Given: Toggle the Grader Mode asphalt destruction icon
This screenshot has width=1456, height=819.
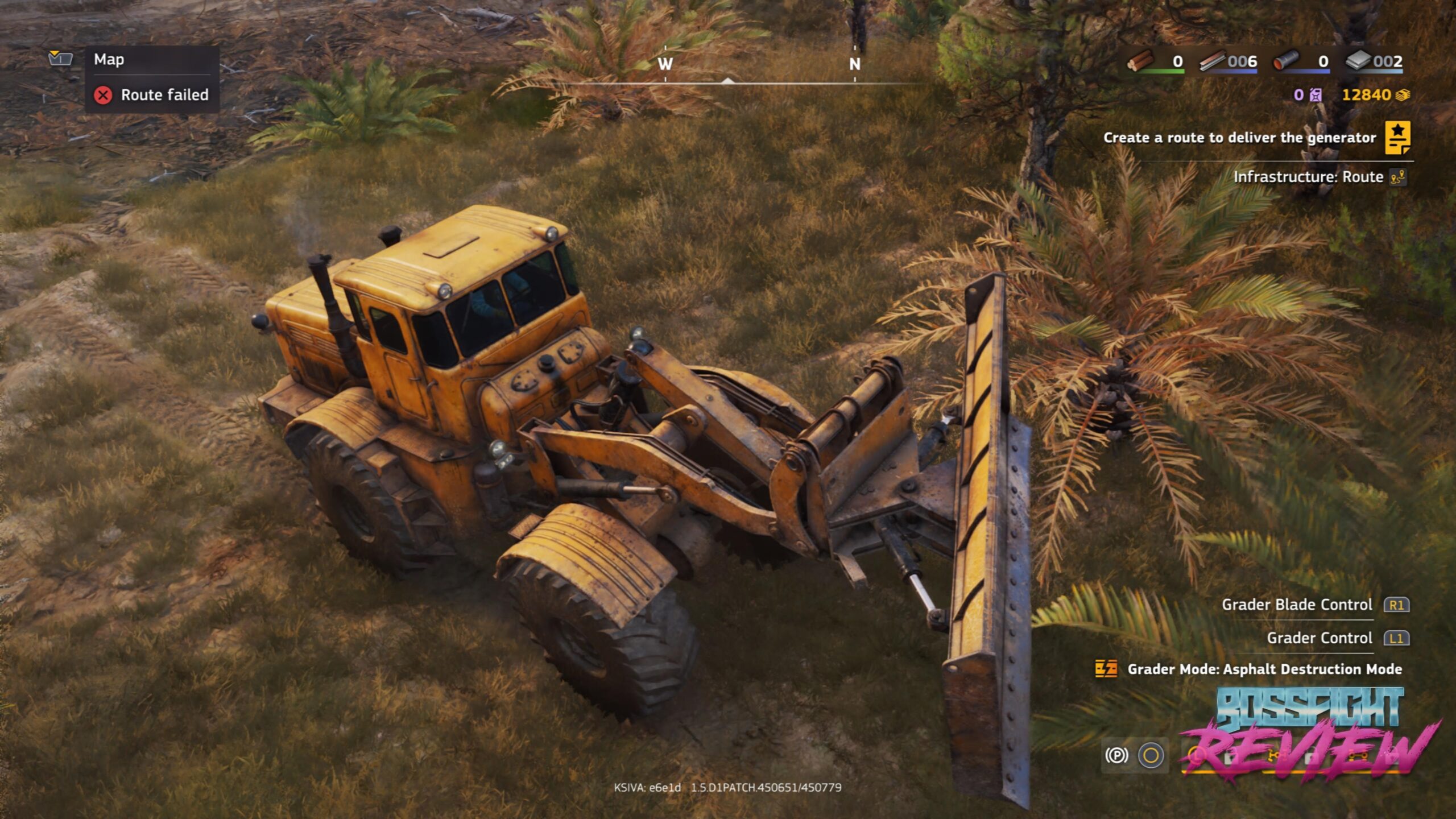Looking at the screenshot, I should point(1106,669).
